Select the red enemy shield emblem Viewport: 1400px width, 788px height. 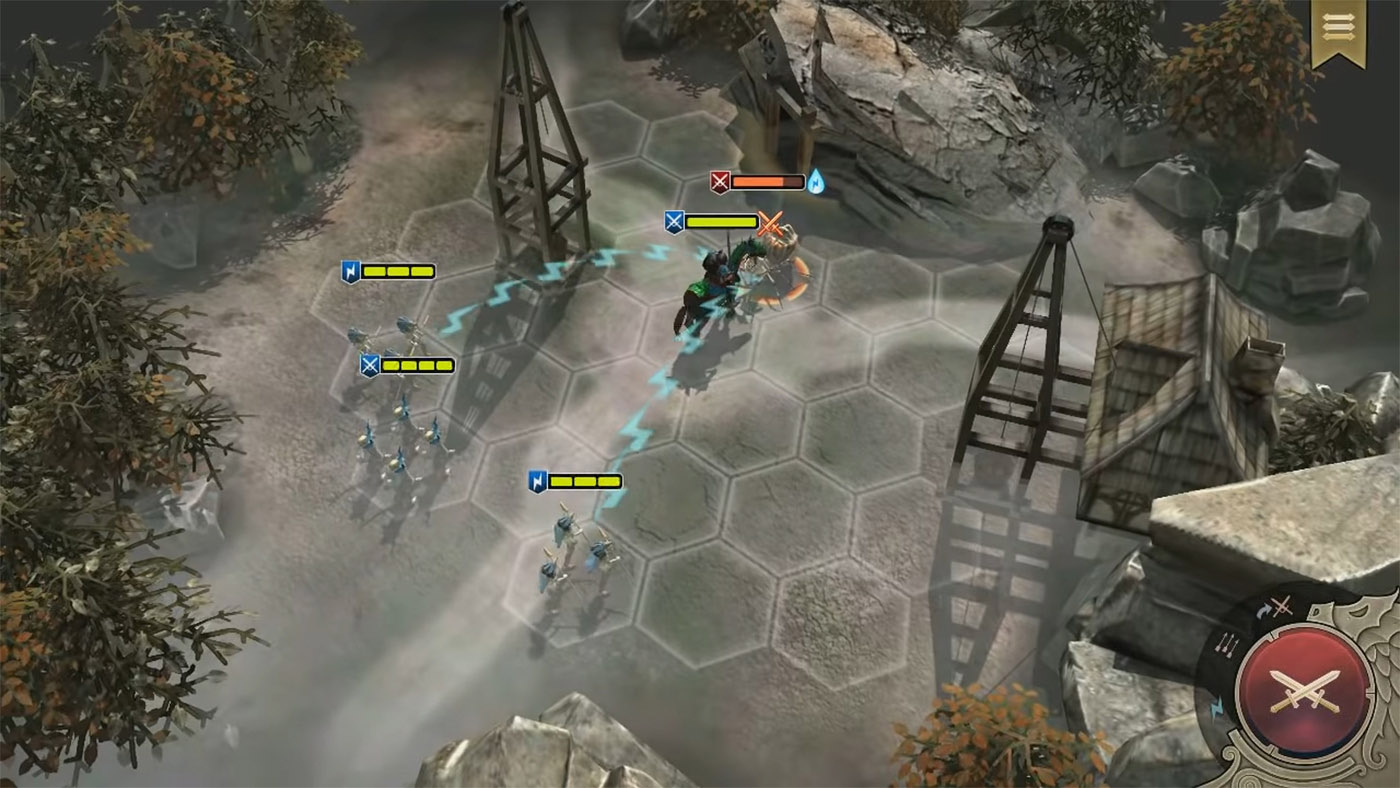click(x=720, y=182)
